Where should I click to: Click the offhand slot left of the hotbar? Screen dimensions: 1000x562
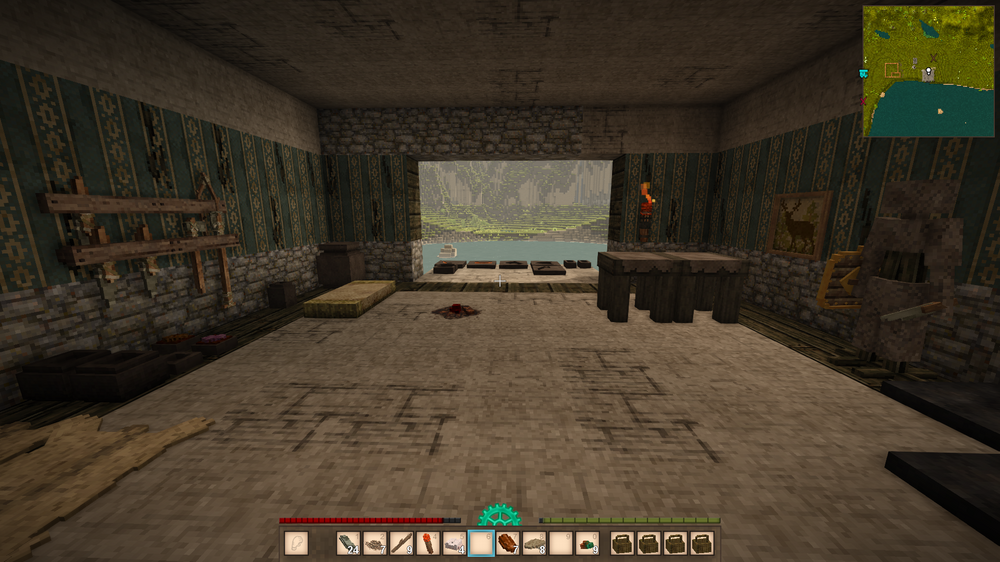296,544
